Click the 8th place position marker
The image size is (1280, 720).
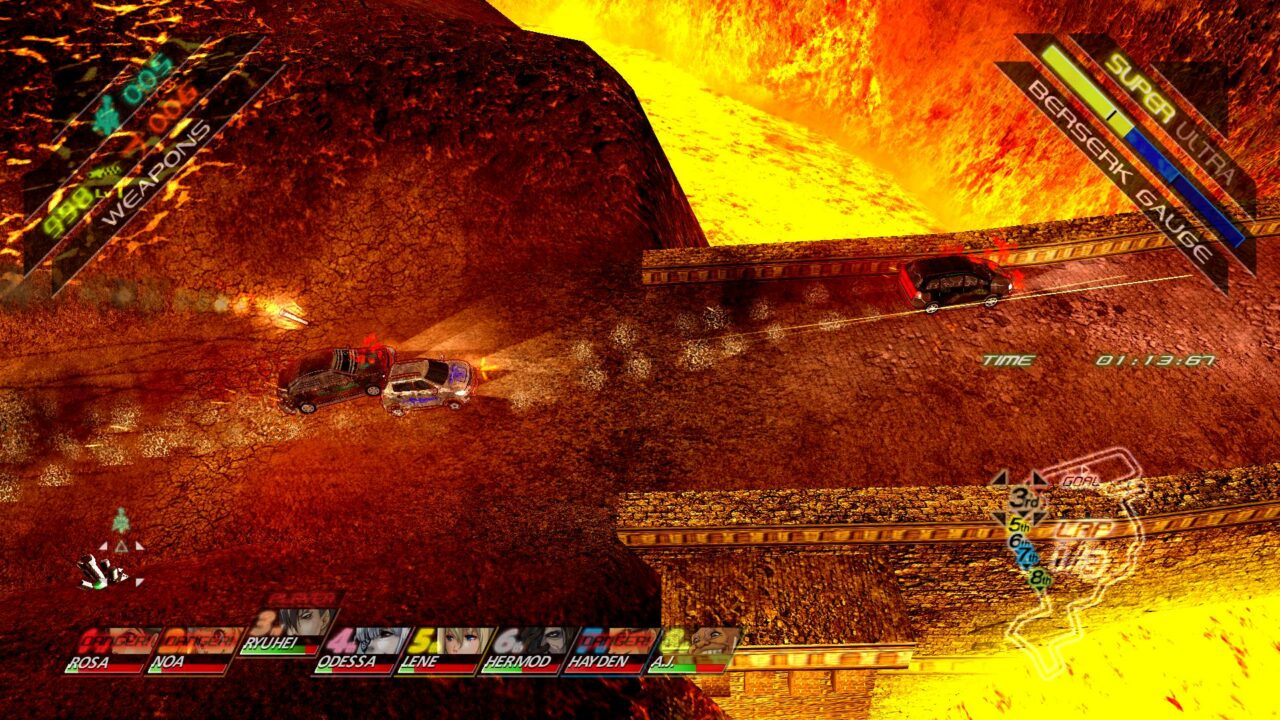[x=1041, y=576]
